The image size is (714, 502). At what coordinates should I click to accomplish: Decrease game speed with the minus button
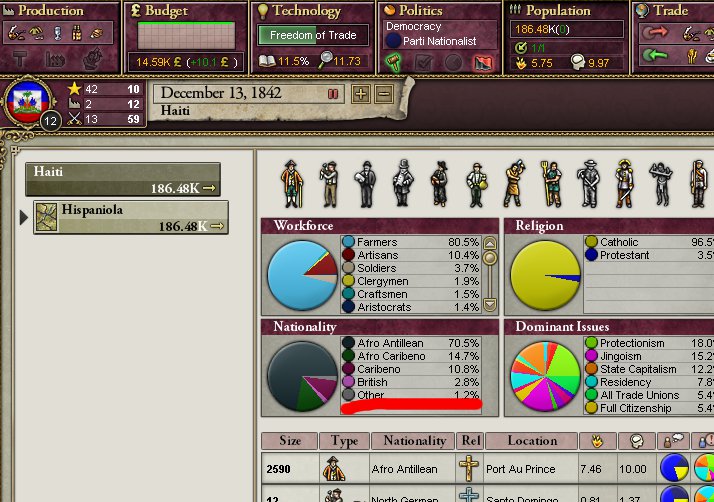pos(383,94)
